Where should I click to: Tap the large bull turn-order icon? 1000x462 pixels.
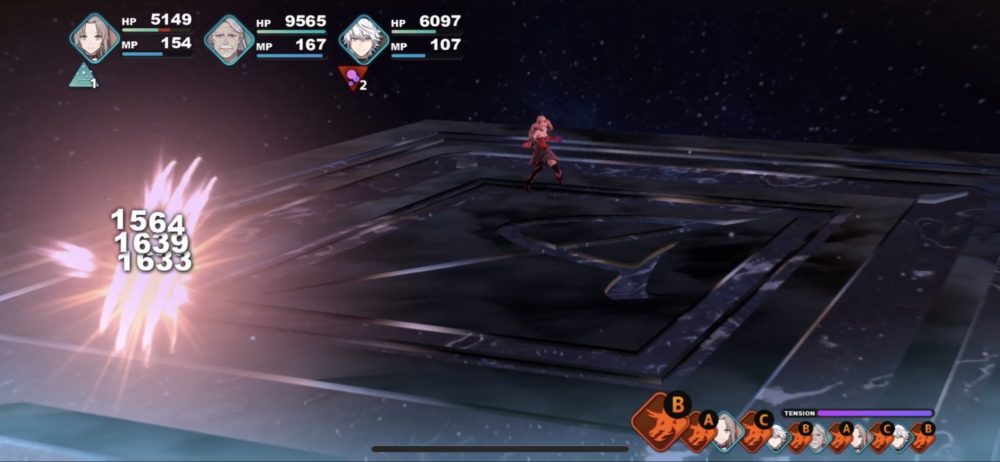click(658, 419)
